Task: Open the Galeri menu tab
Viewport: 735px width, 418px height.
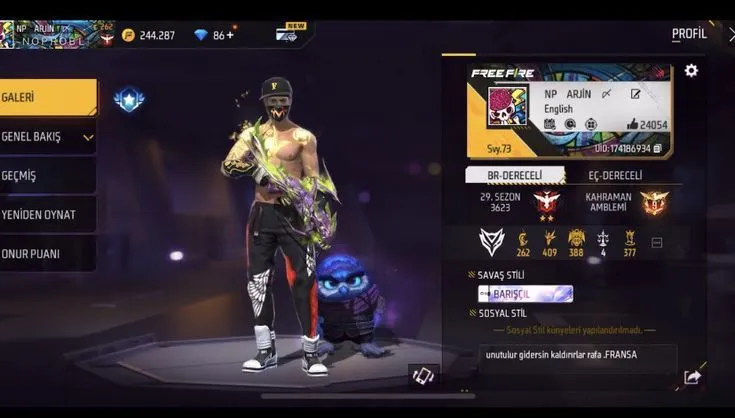Action: coord(46,97)
